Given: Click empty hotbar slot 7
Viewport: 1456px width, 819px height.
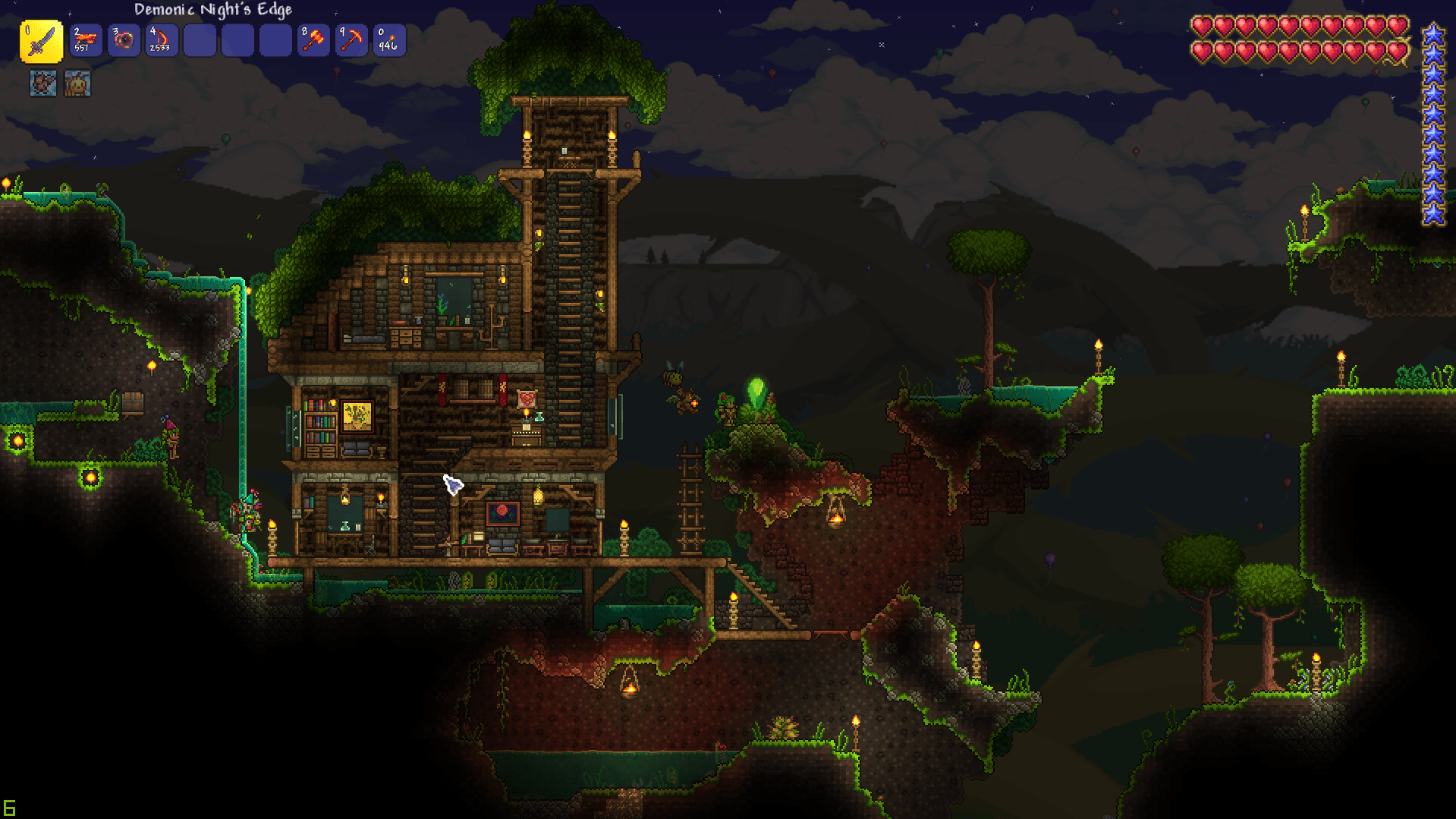Looking at the screenshot, I should (x=275, y=40).
